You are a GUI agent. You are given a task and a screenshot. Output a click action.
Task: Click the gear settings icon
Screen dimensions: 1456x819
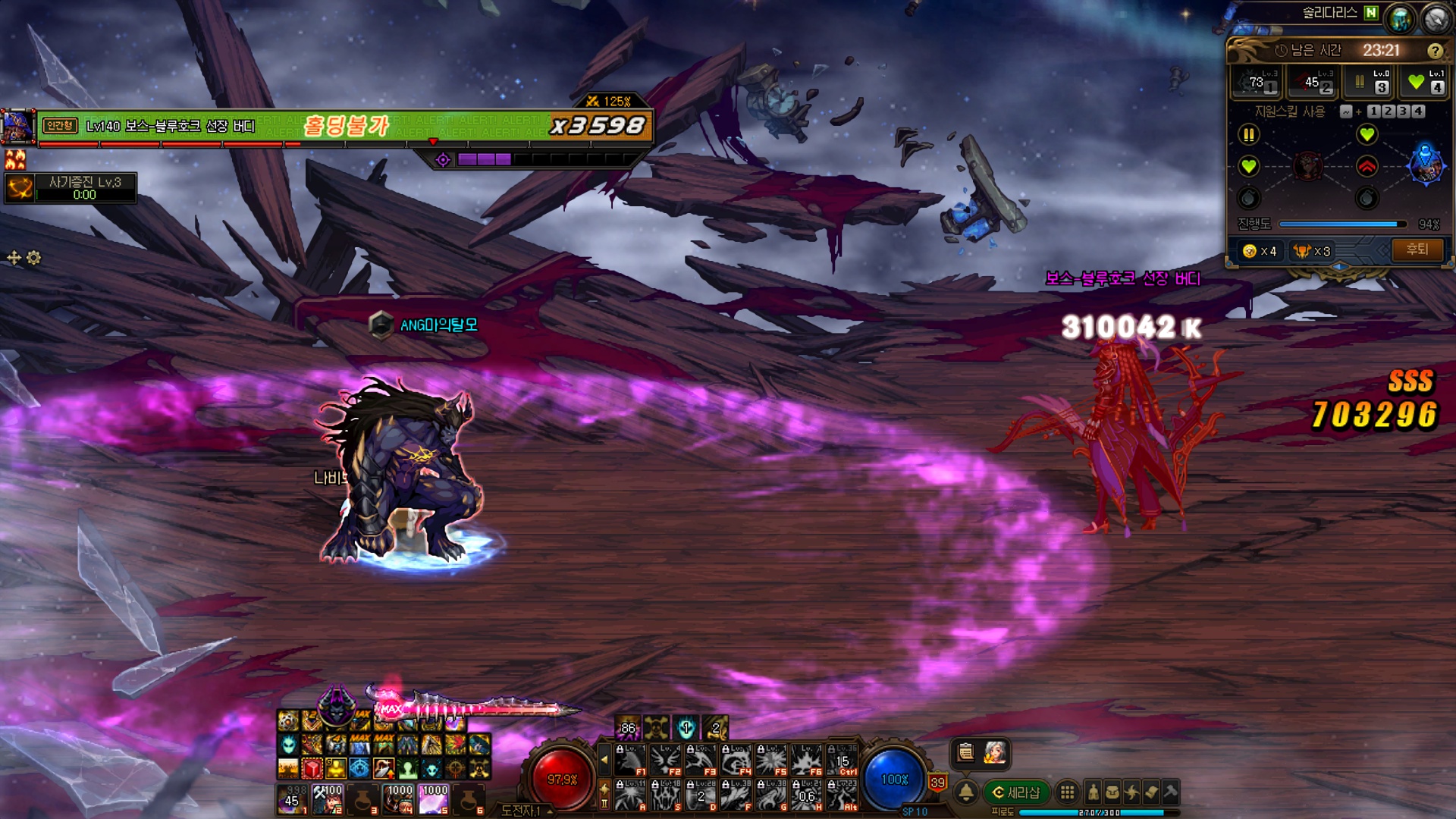[33, 258]
